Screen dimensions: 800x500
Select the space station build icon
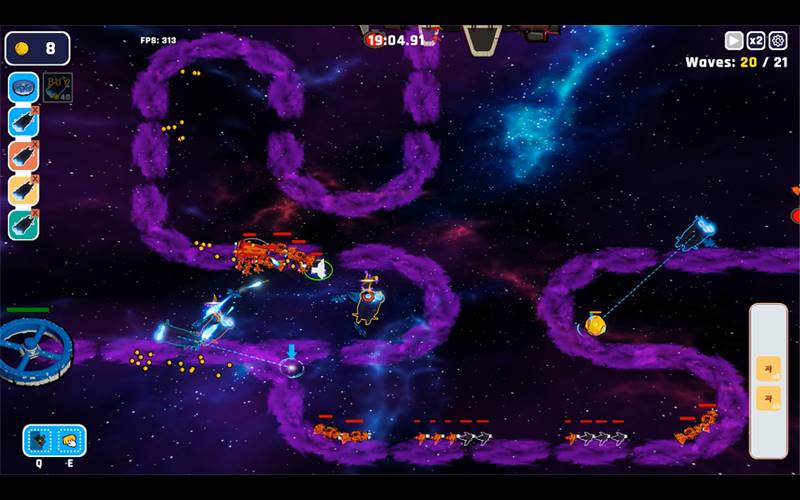[x=23, y=87]
